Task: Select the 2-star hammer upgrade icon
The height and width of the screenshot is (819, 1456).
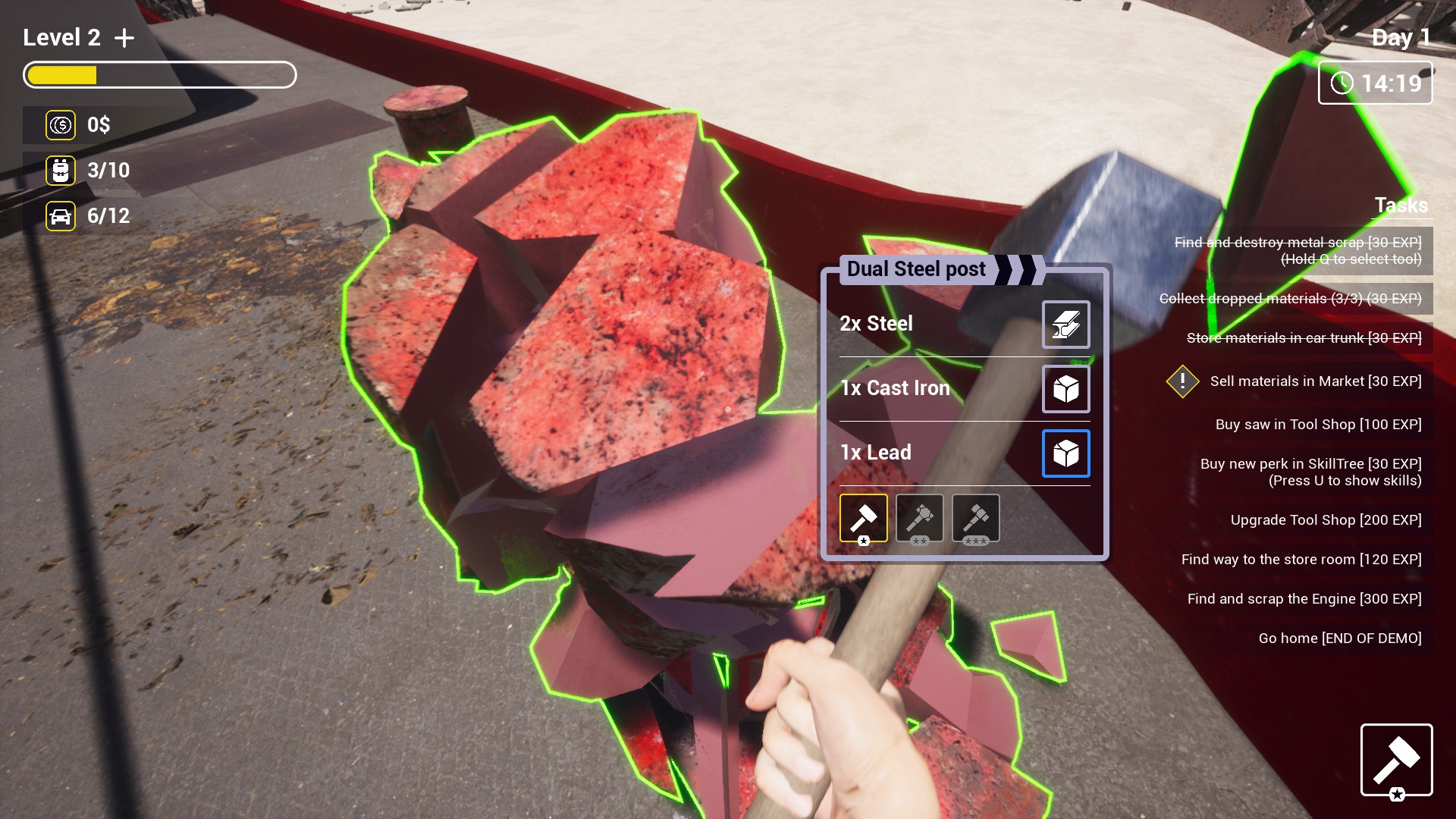Action: pyautogui.click(x=919, y=518)
